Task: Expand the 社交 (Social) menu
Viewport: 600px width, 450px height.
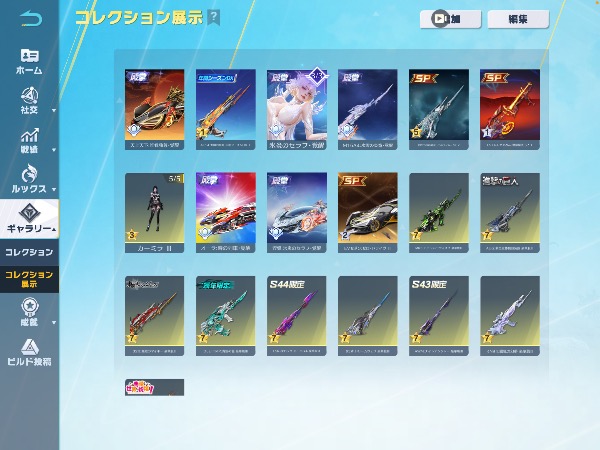Action: coord(29,100)
